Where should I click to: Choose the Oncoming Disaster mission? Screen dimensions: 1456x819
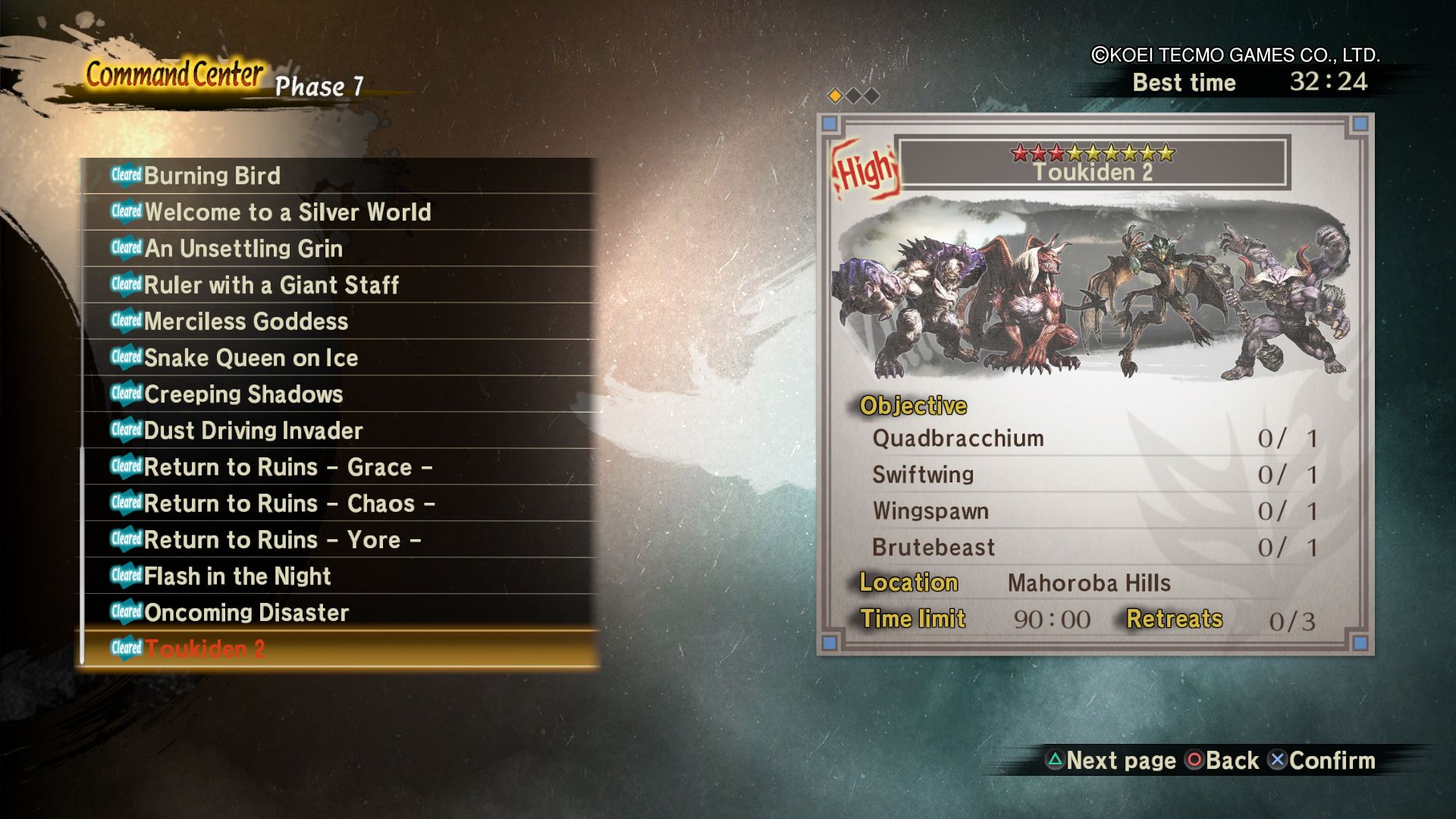pos(246,613)
